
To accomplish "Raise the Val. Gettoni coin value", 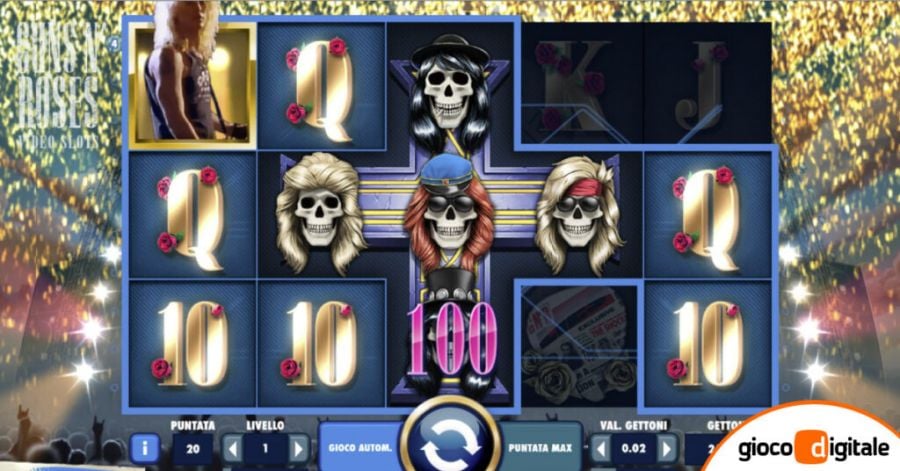I will (667, 447).
